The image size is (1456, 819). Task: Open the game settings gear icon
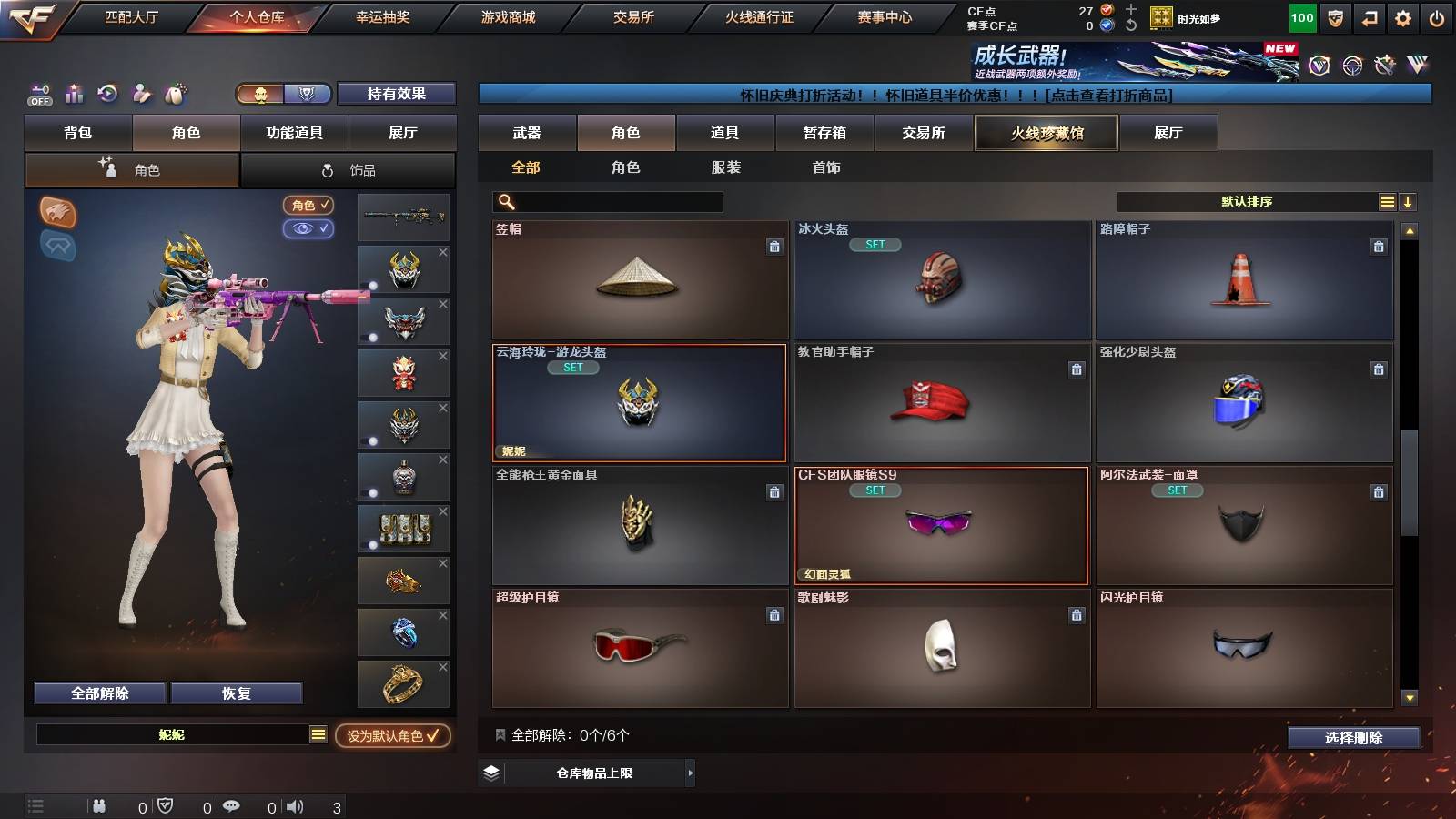pyautogui.click(x=1402, y=16)
